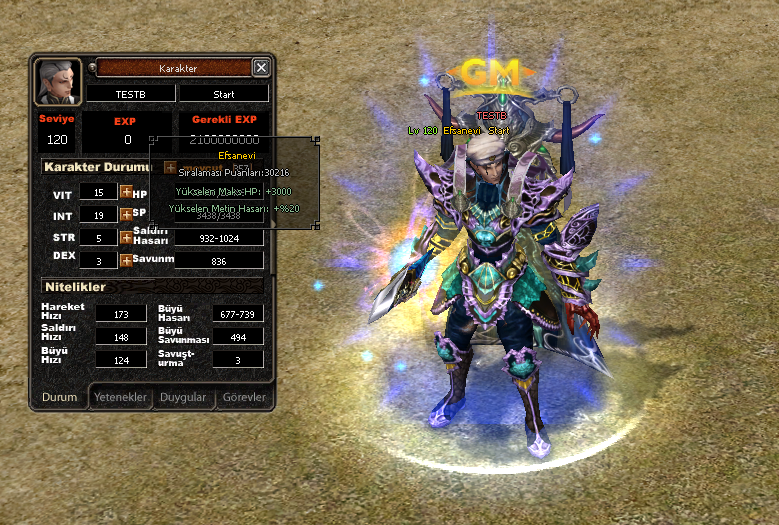Click the Start guild field
The height and width of the screenshot is (525, 779).
224,93
